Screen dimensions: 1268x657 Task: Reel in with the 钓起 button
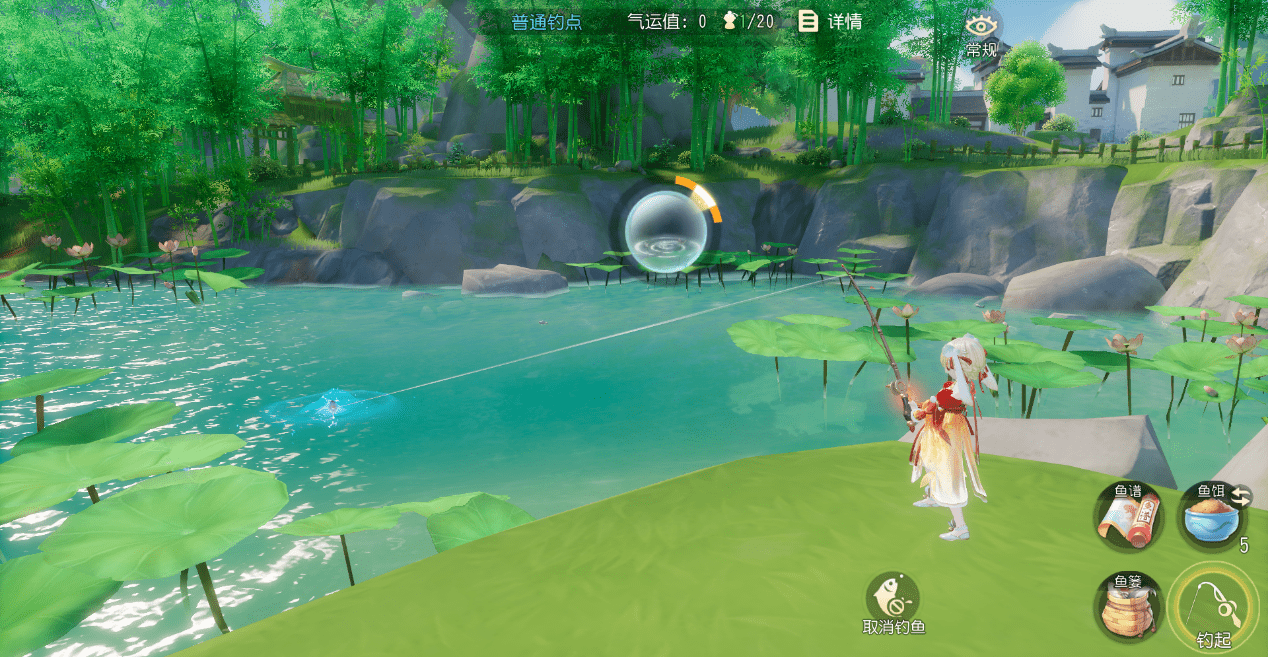(1213, 607)
